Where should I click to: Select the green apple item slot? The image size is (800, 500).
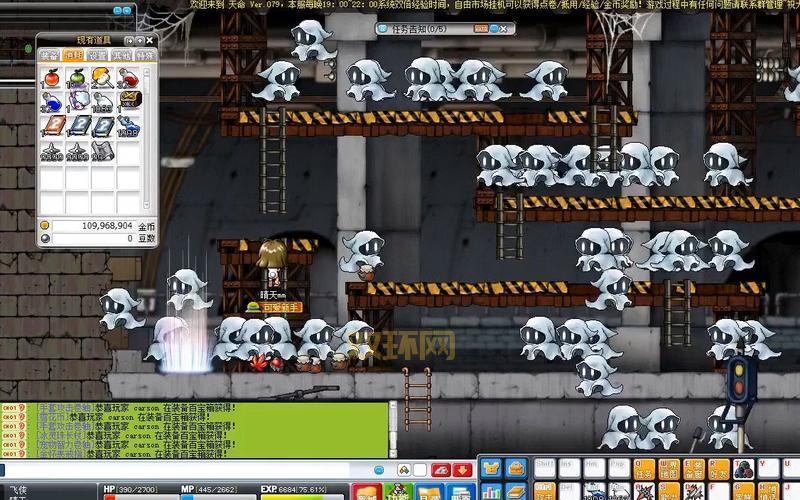[77, 78]
